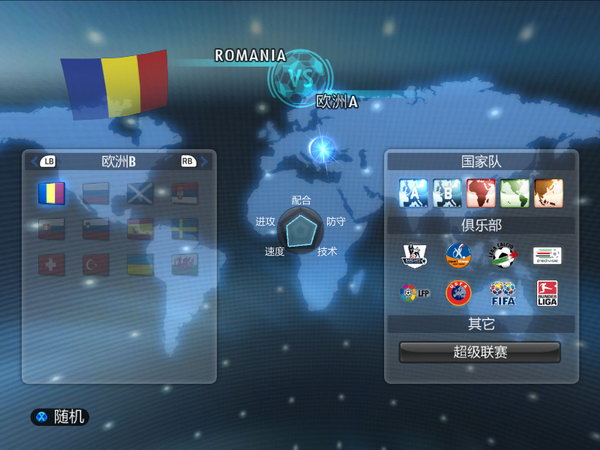Show the Americas national teams group
The height and width of the screenshot is (450, 600).
pyautogui.click(x=515, y=192)
